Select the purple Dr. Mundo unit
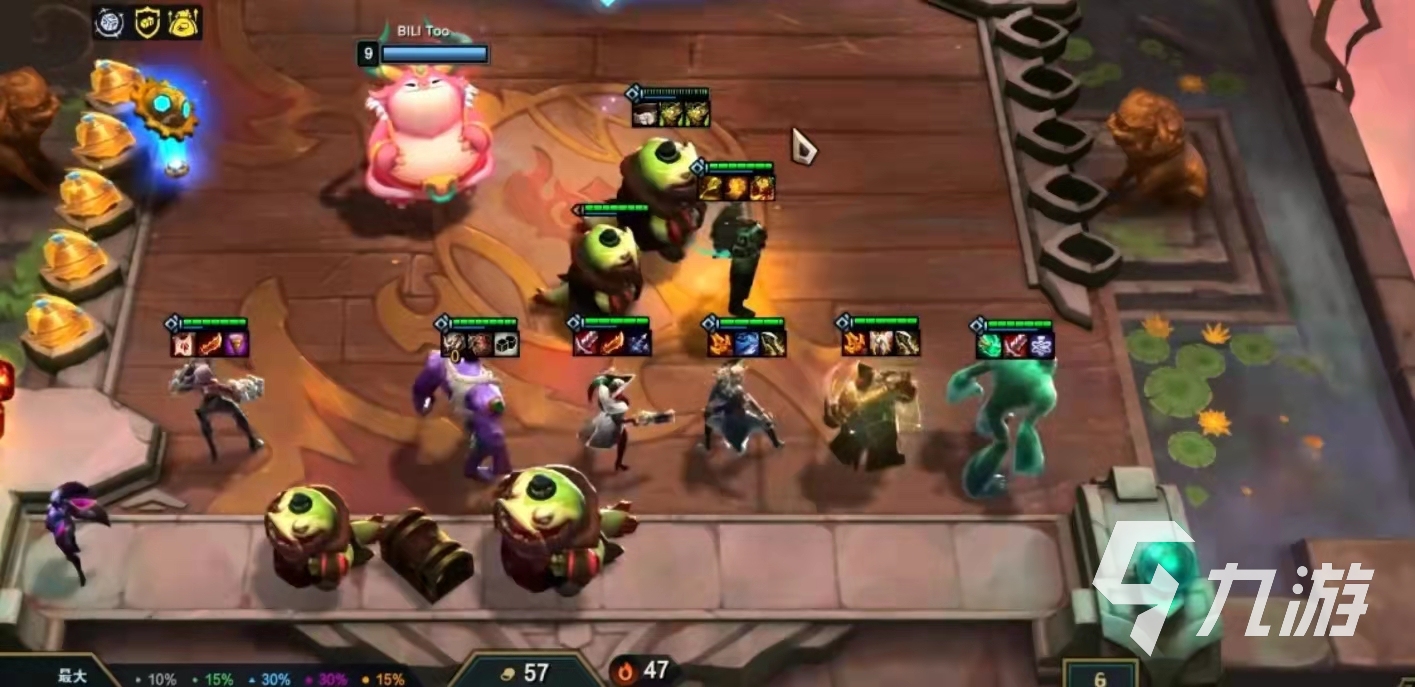The width and height of the screenshot is (1415, 687). tap(462, 412)
